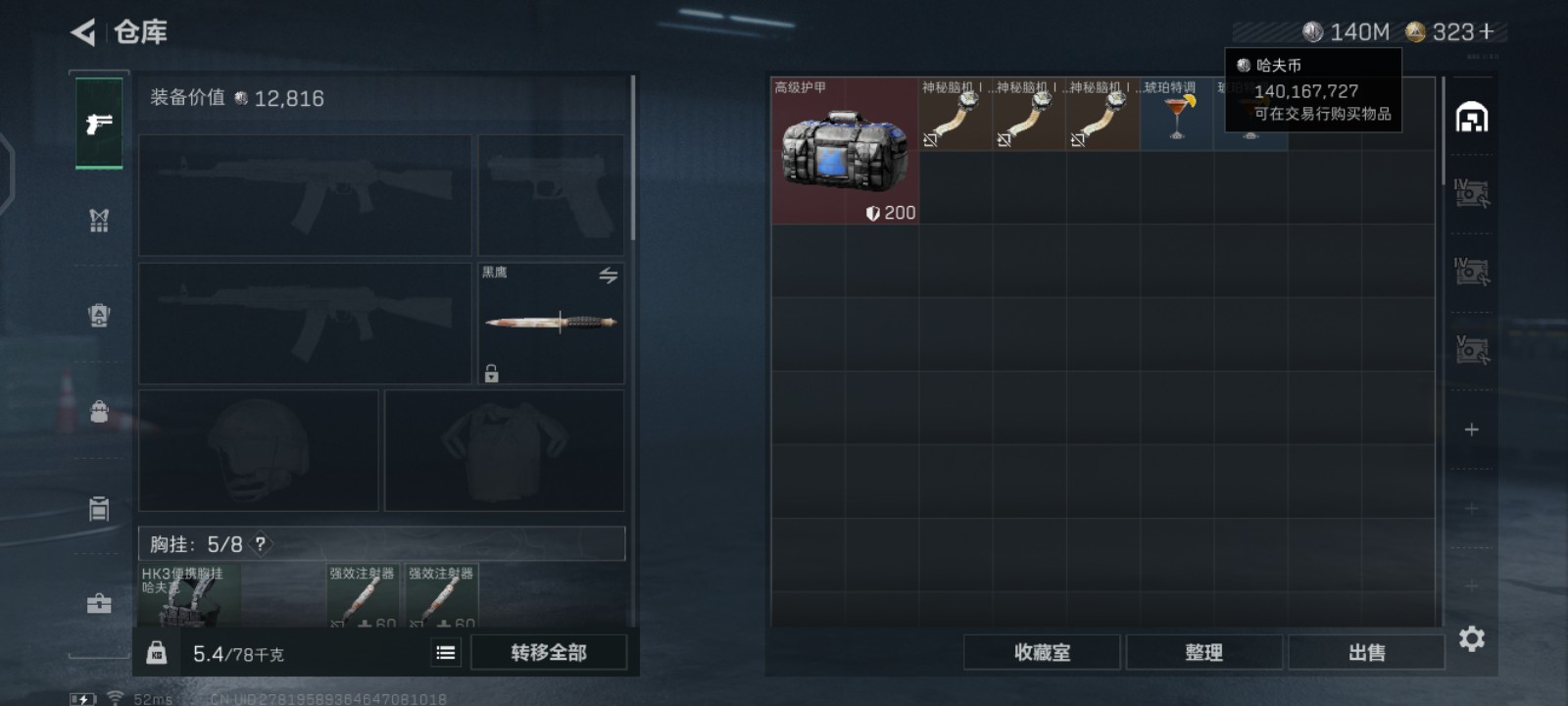Select the container category icon in sidebar
The image size is (1568, 706).
pyautogui.click(x=98, y=510)
